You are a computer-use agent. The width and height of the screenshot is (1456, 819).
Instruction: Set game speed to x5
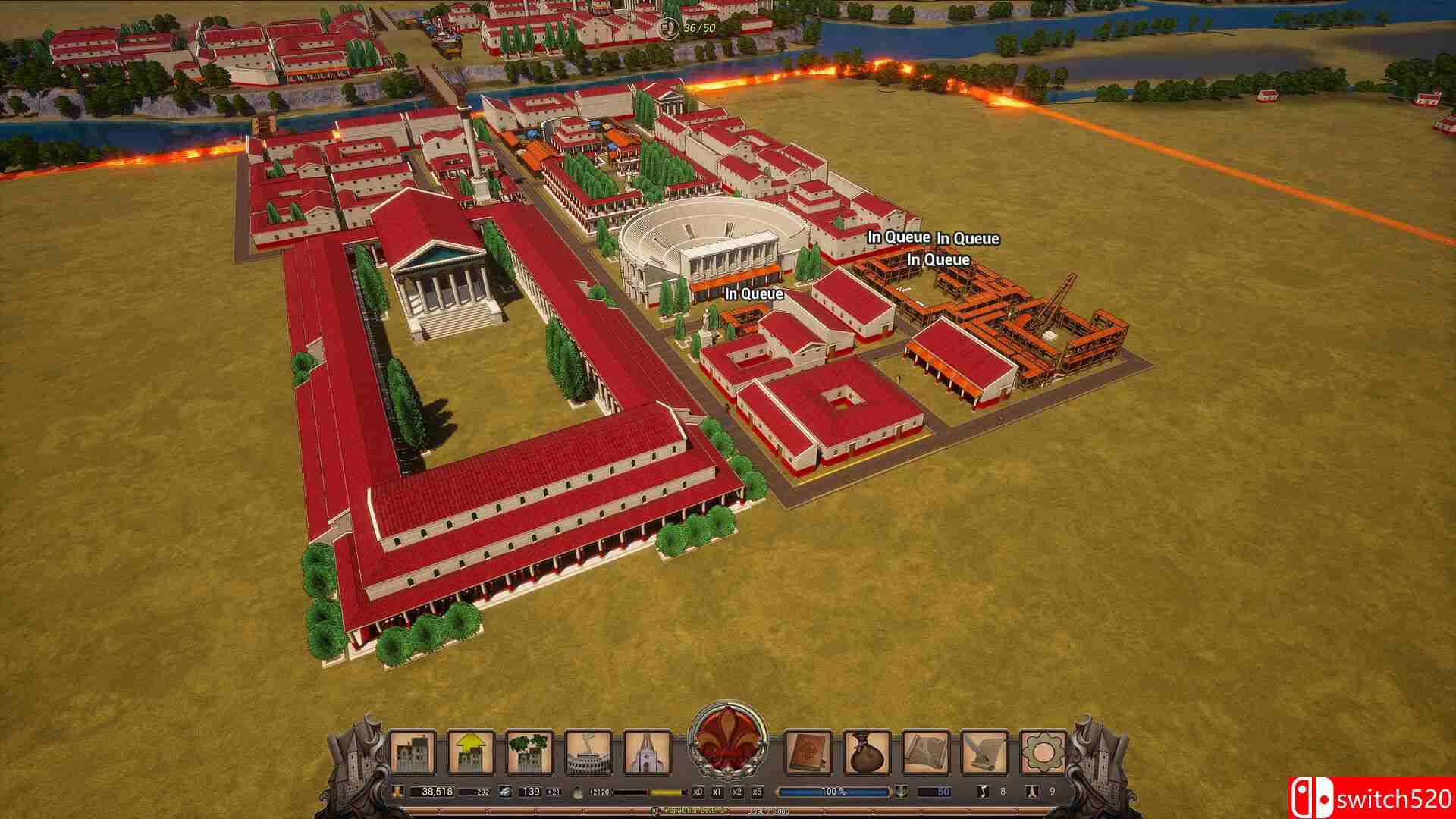[x=755, y=792]
